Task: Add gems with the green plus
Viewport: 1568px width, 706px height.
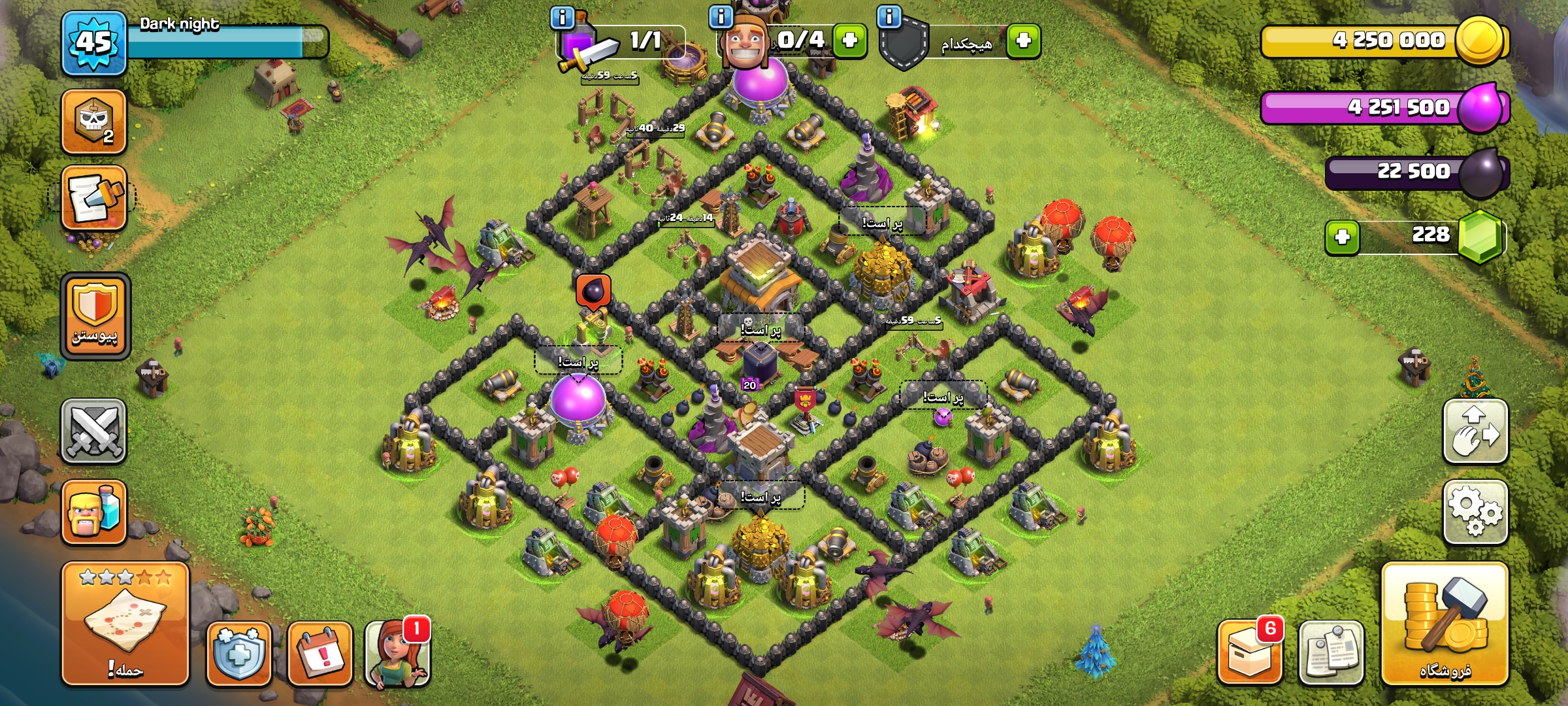Action: point(1342,237)
